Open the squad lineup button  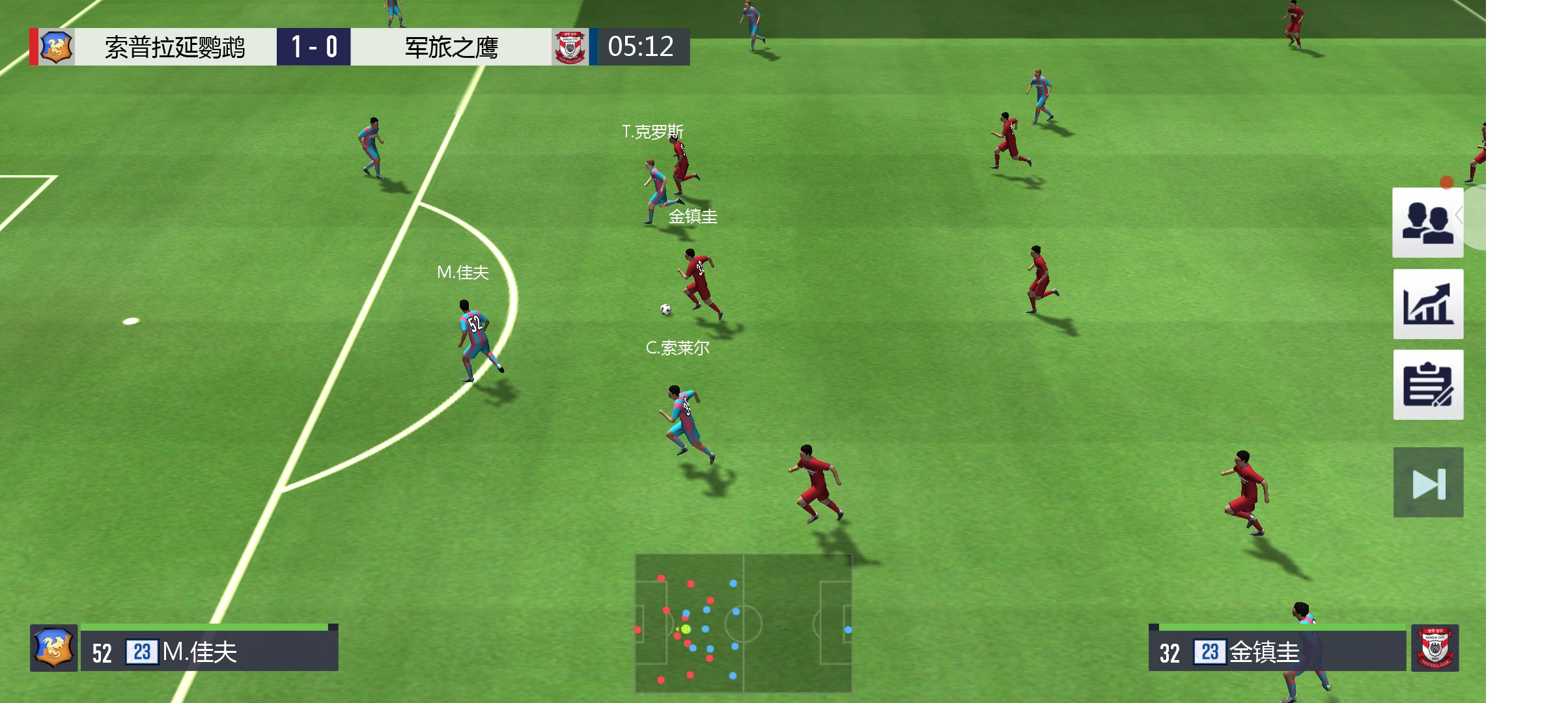(1427, 223)
